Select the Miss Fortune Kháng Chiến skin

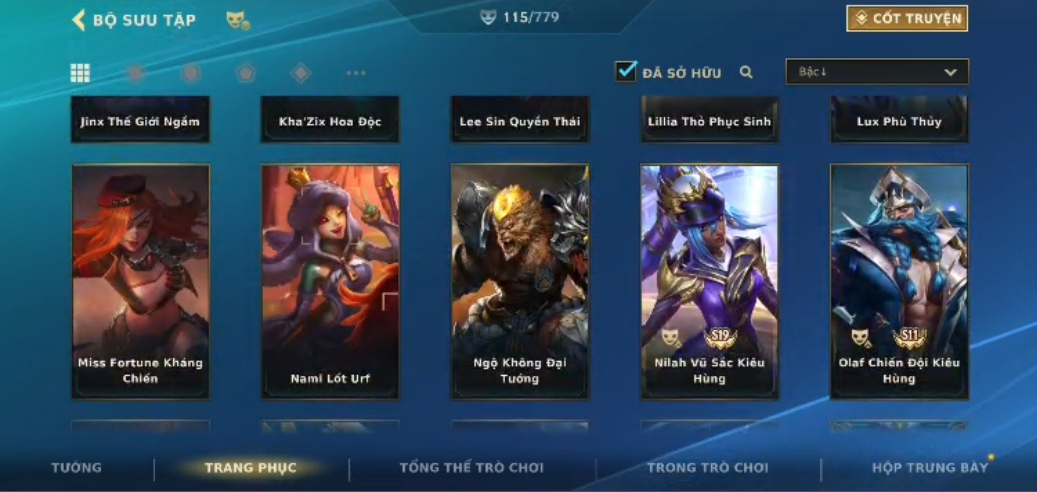point(140,282)
